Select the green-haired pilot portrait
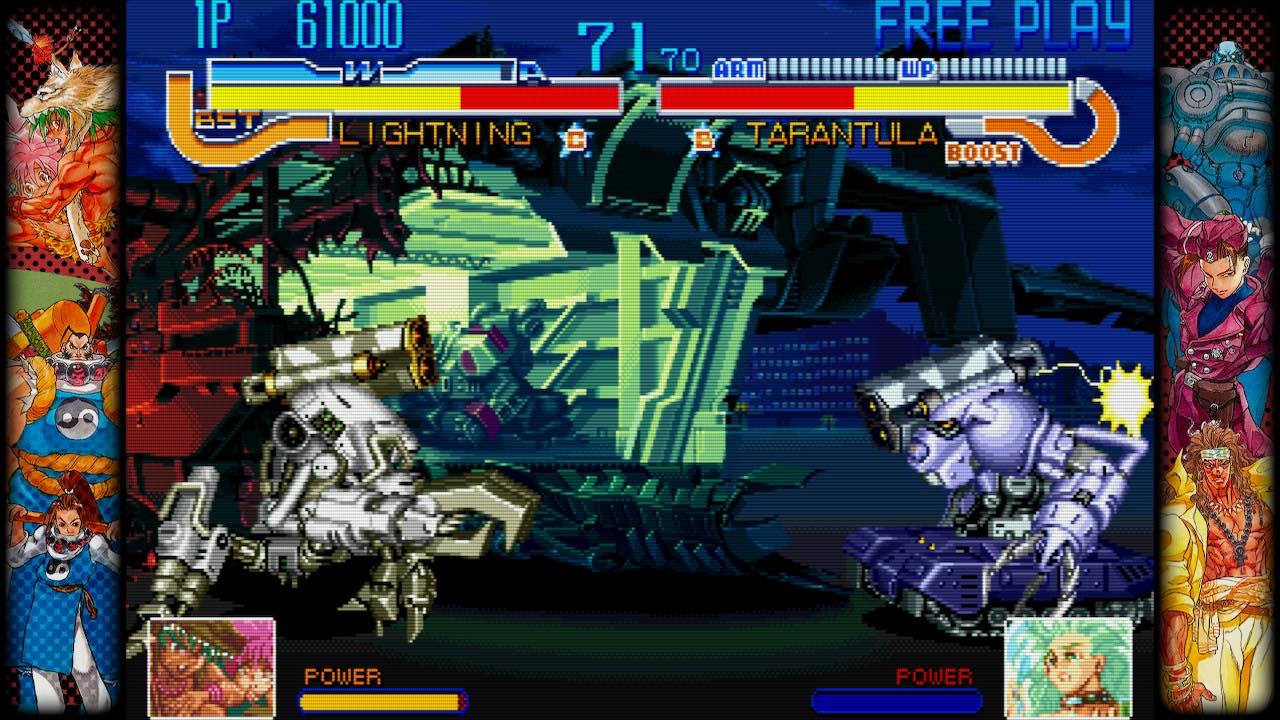1280x720 pixels. pos(1068,667)
